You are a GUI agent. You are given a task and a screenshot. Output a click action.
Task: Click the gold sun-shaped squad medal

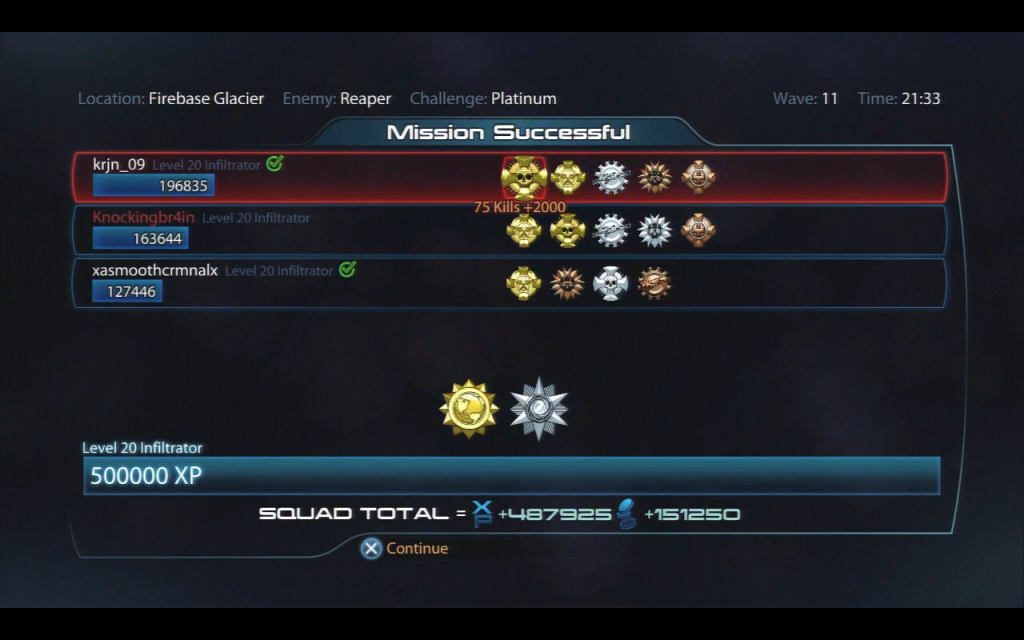click(469, 408)
